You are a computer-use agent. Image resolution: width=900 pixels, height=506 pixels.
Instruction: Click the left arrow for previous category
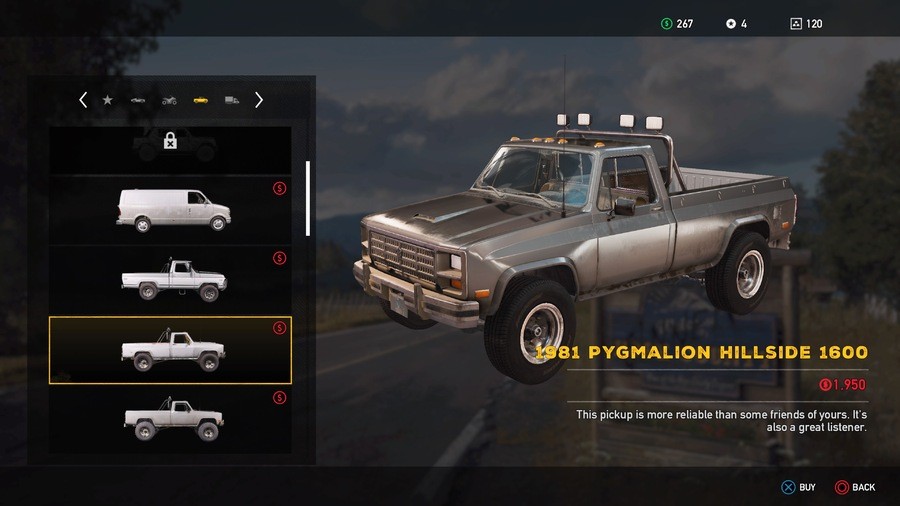point(83,100)
